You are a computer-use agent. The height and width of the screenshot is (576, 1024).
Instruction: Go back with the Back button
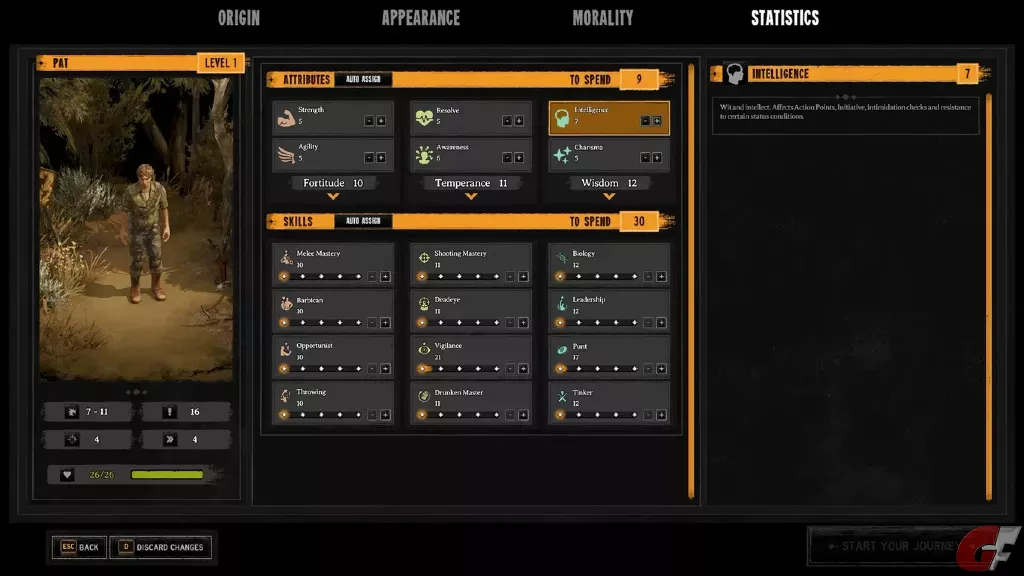[78, 547]
